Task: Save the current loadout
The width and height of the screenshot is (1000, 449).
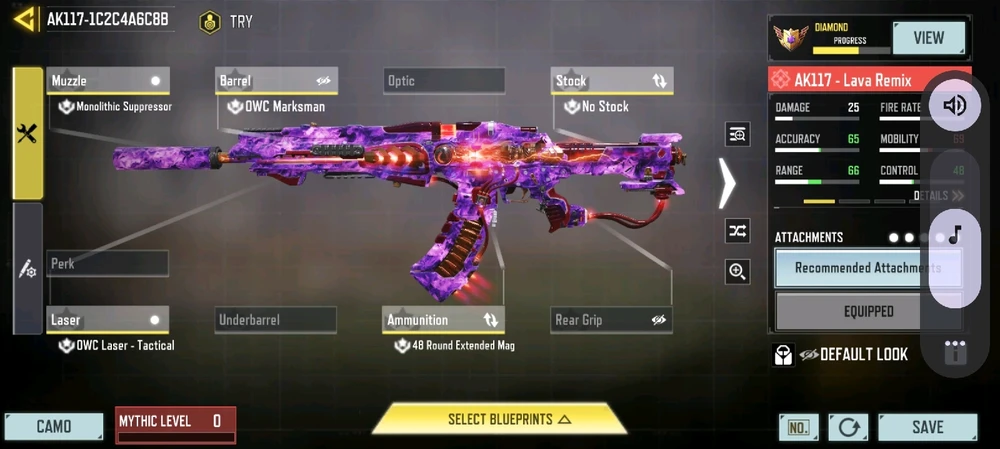Action: [x=927, y=427]
